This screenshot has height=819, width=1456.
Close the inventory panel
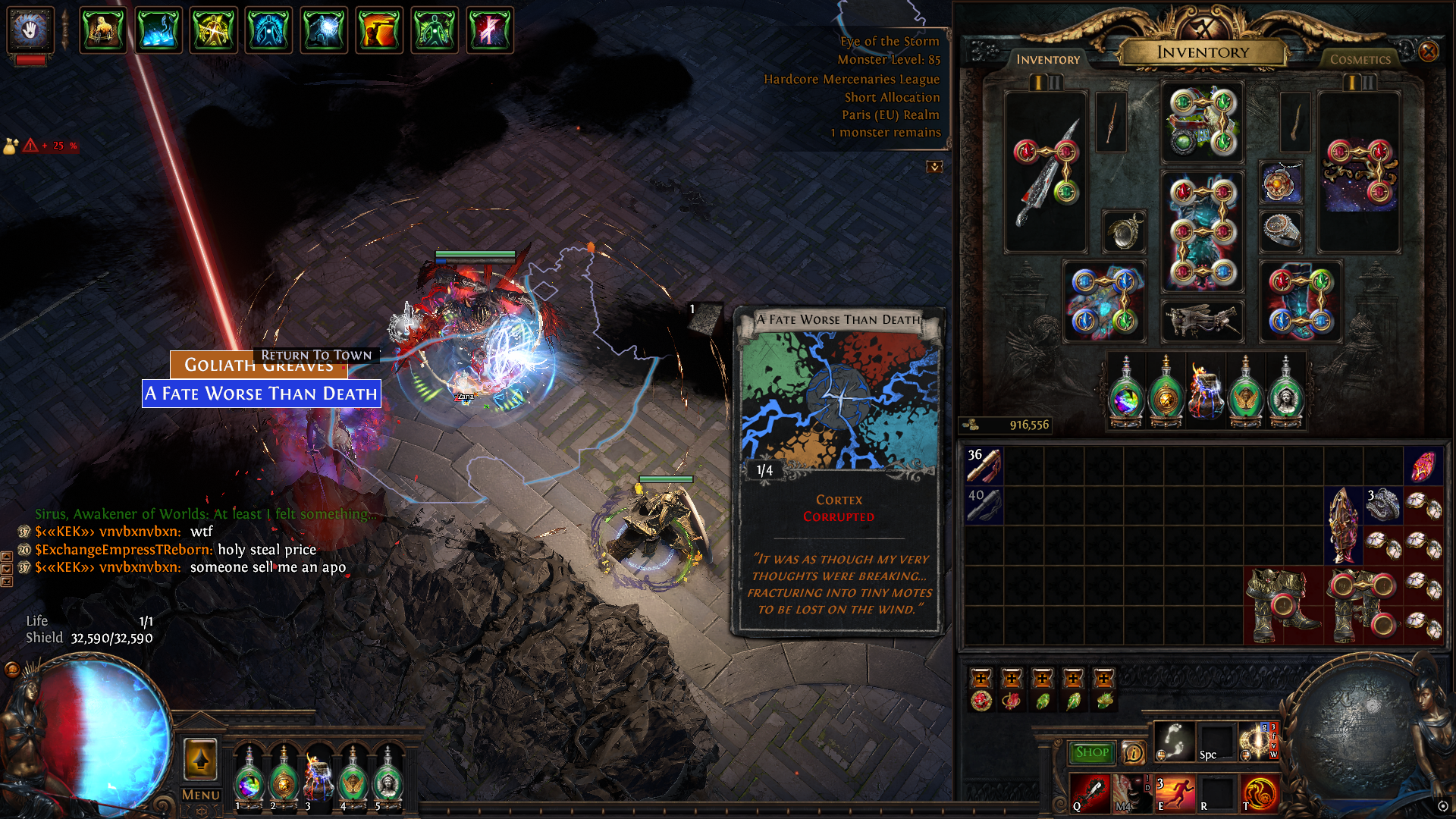pyautogui.click(x=1428, y=52)
